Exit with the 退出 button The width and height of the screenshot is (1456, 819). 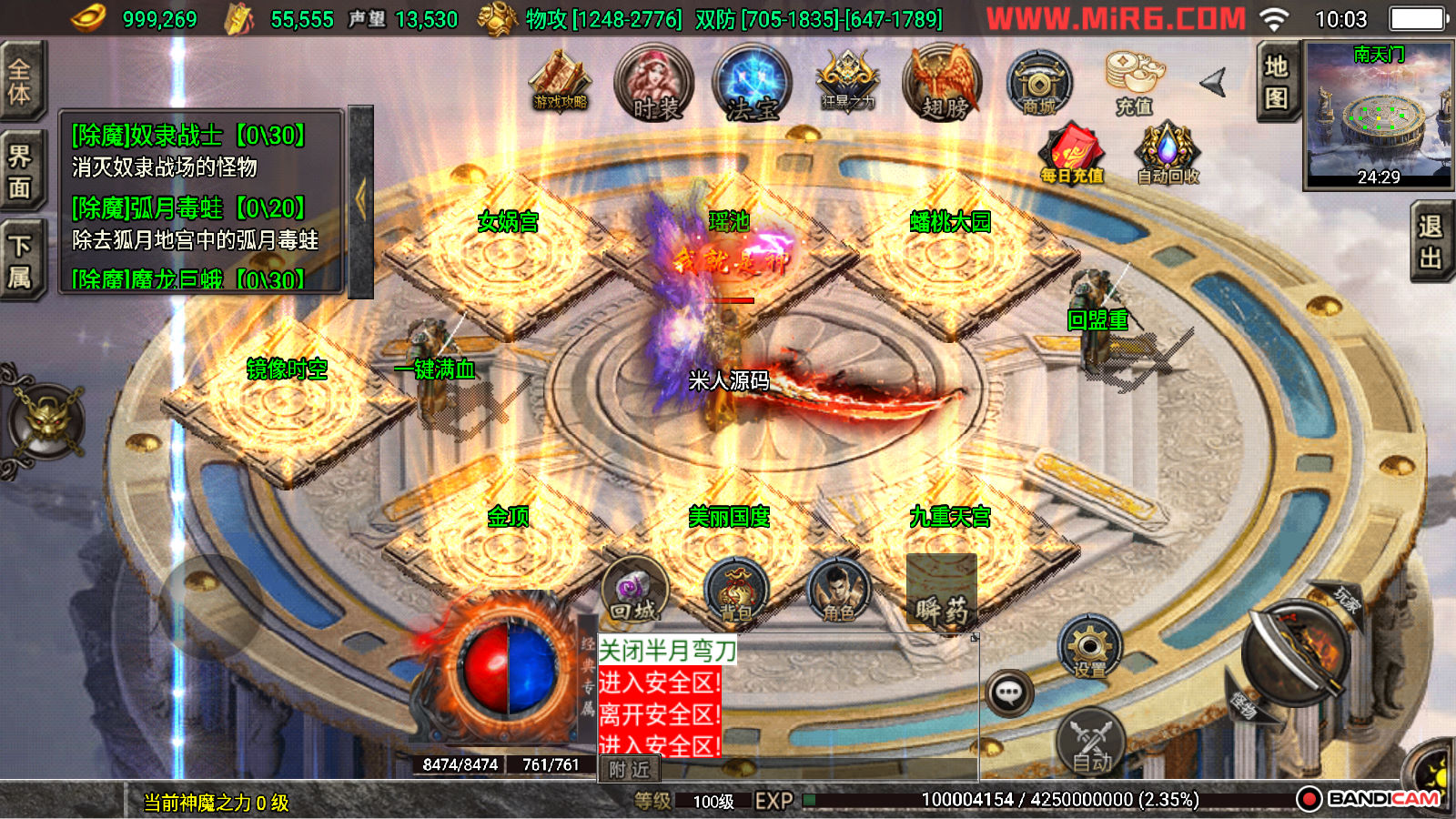tap(1431, 242)
